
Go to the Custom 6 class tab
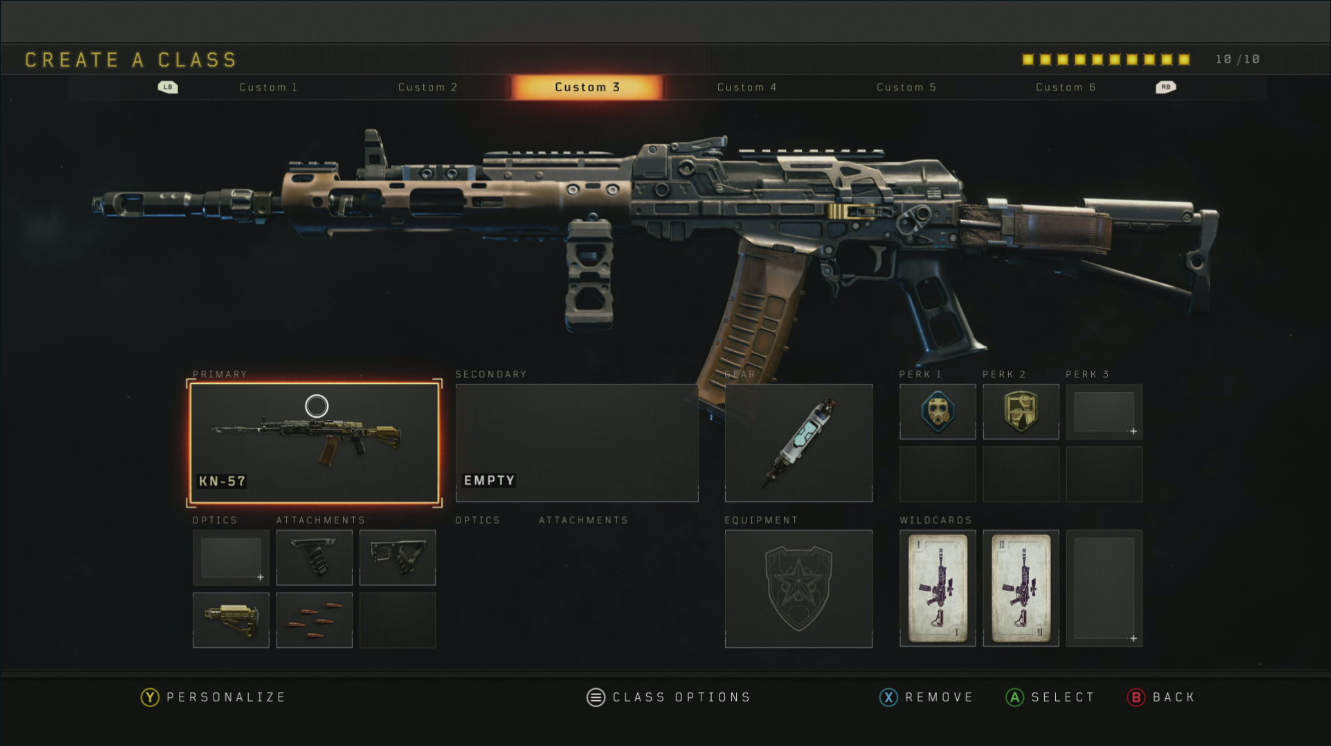pyautogui.click(x=1065, y=87)
